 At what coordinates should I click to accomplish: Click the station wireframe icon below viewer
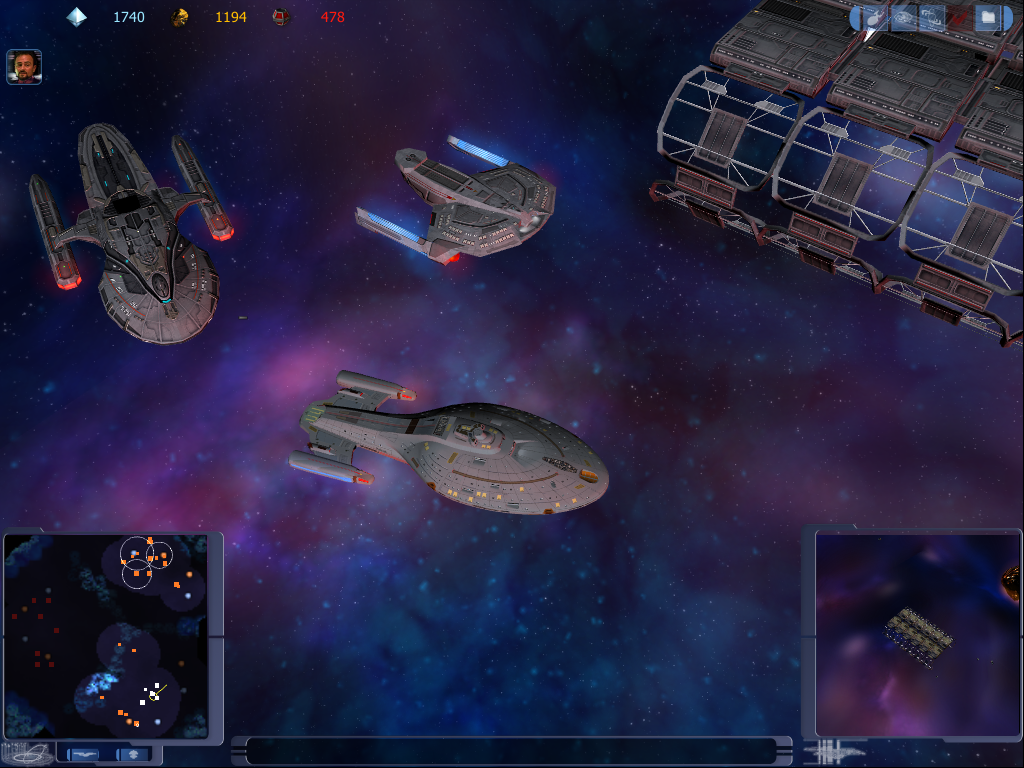pyautogui.click(x=836, y=751)
